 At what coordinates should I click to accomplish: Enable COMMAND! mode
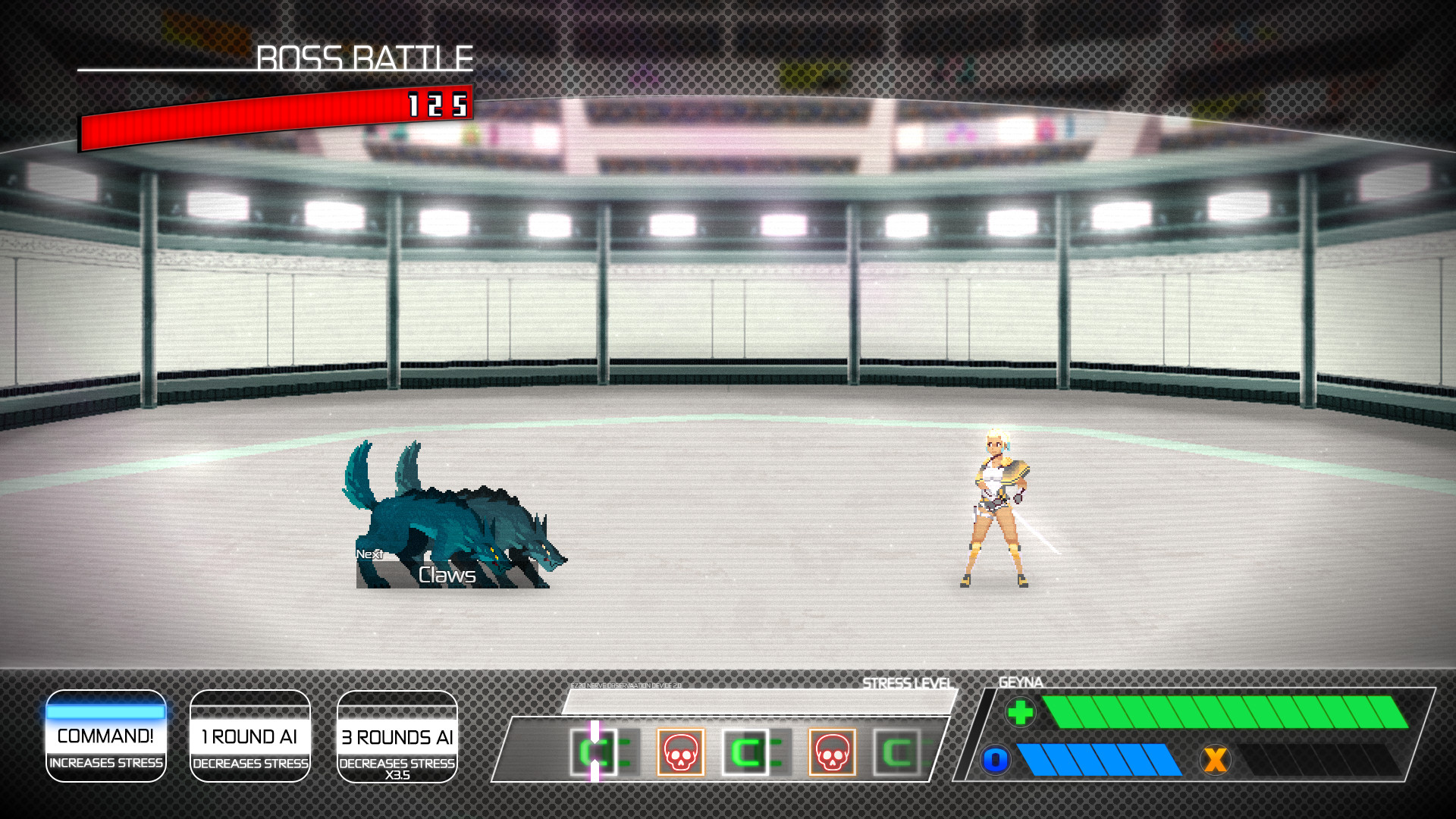tap(105, 736)
